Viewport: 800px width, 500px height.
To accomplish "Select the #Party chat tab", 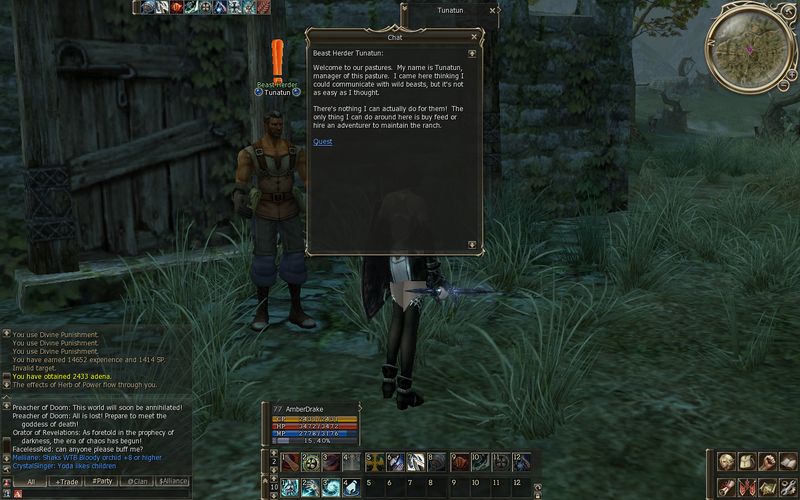I will pyautogui.click(x=101, y=482).
